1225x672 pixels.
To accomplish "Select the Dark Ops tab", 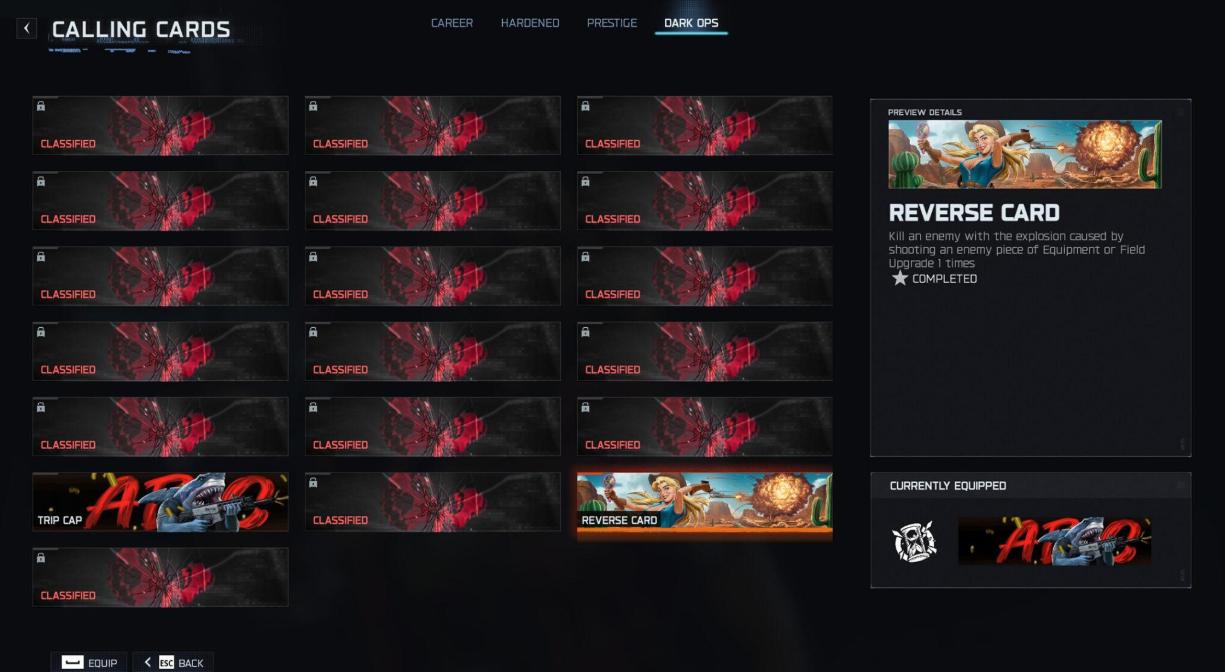I will [691, 23].
